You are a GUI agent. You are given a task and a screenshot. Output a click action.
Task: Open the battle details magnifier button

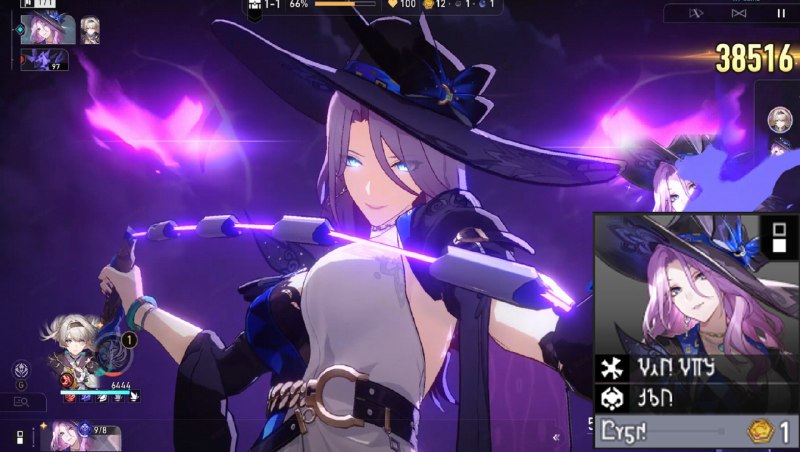pos(22,402)
